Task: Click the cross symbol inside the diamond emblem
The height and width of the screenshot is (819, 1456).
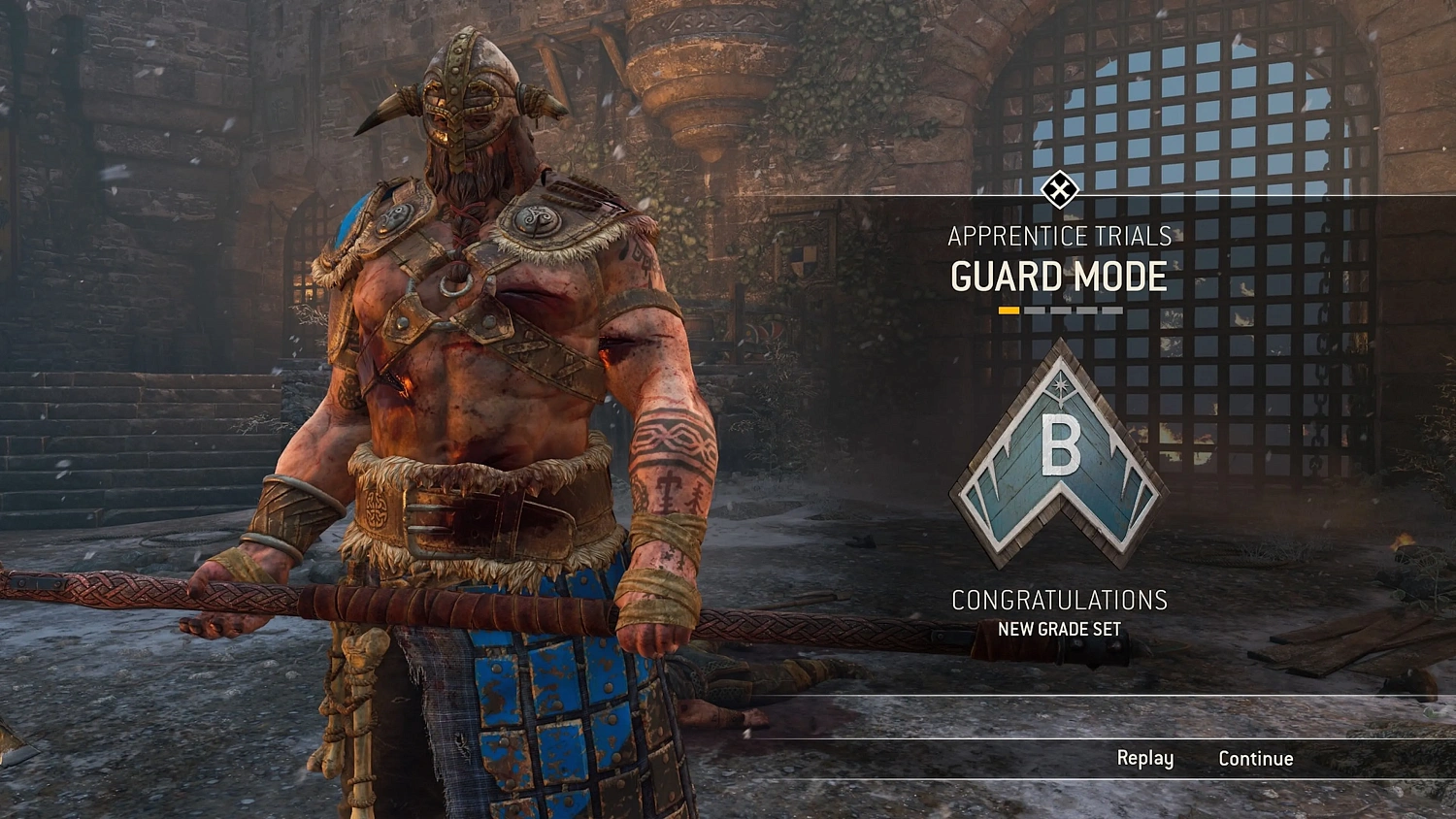Action: (1060, 190)
